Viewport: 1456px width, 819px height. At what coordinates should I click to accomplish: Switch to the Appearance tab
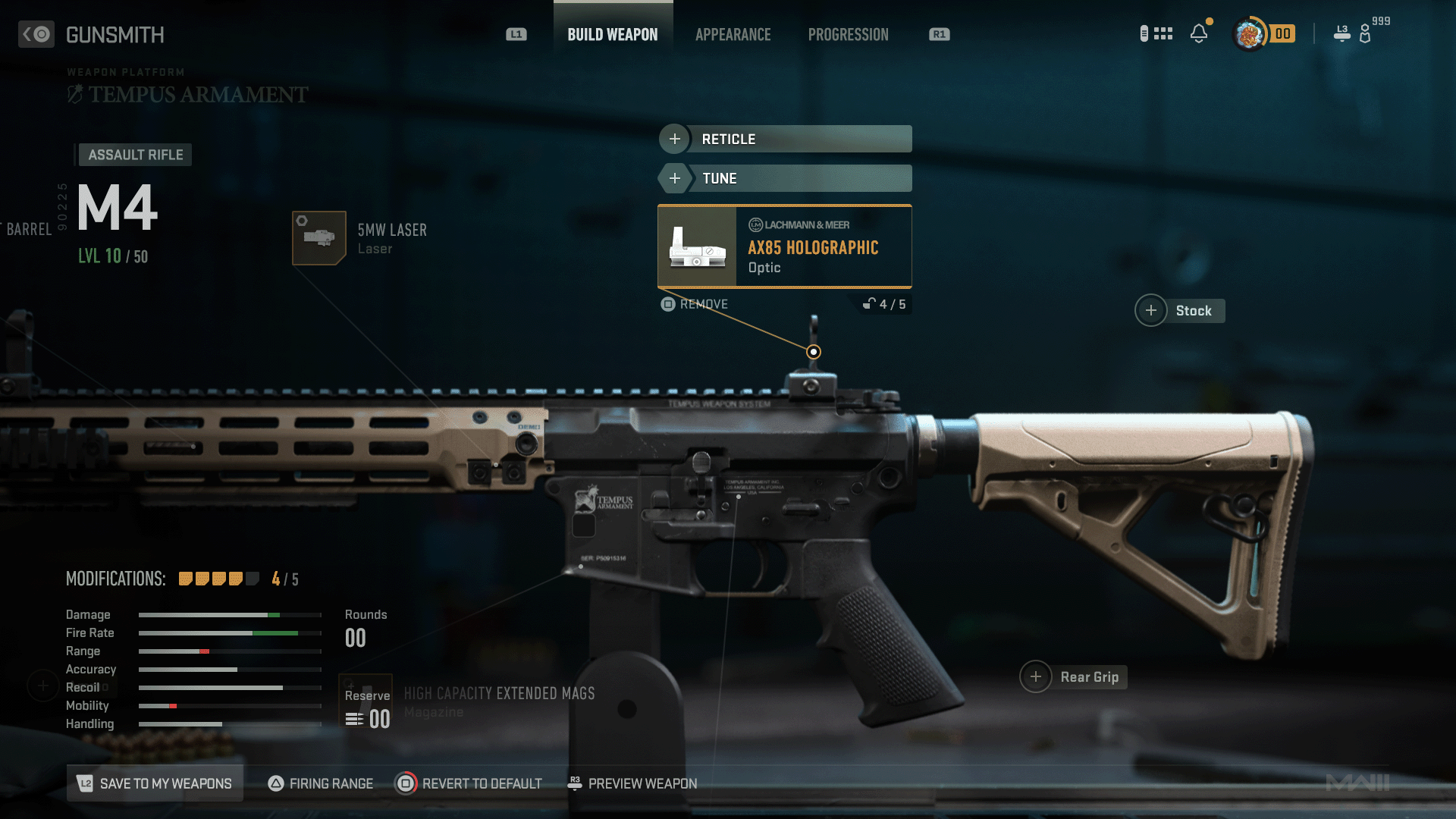tap(733, 35)
